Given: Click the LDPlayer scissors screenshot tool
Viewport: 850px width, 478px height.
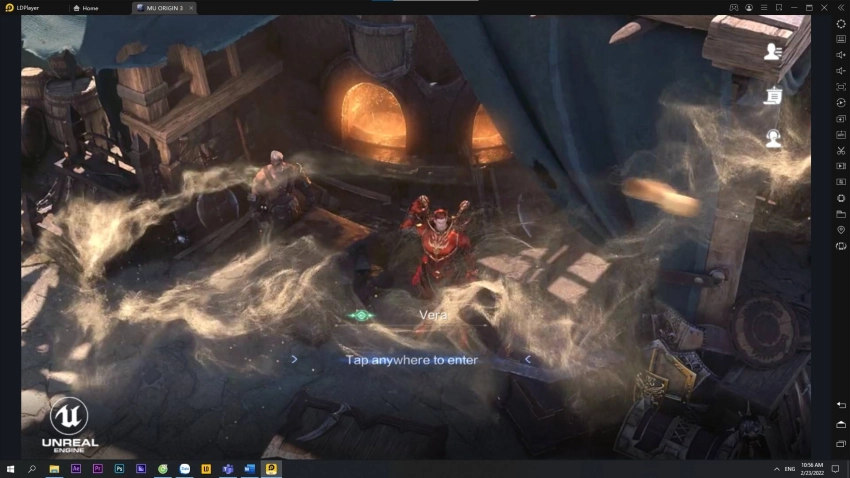Looking at the screenshot, I should pyautogui.click(x=841, y=150).
